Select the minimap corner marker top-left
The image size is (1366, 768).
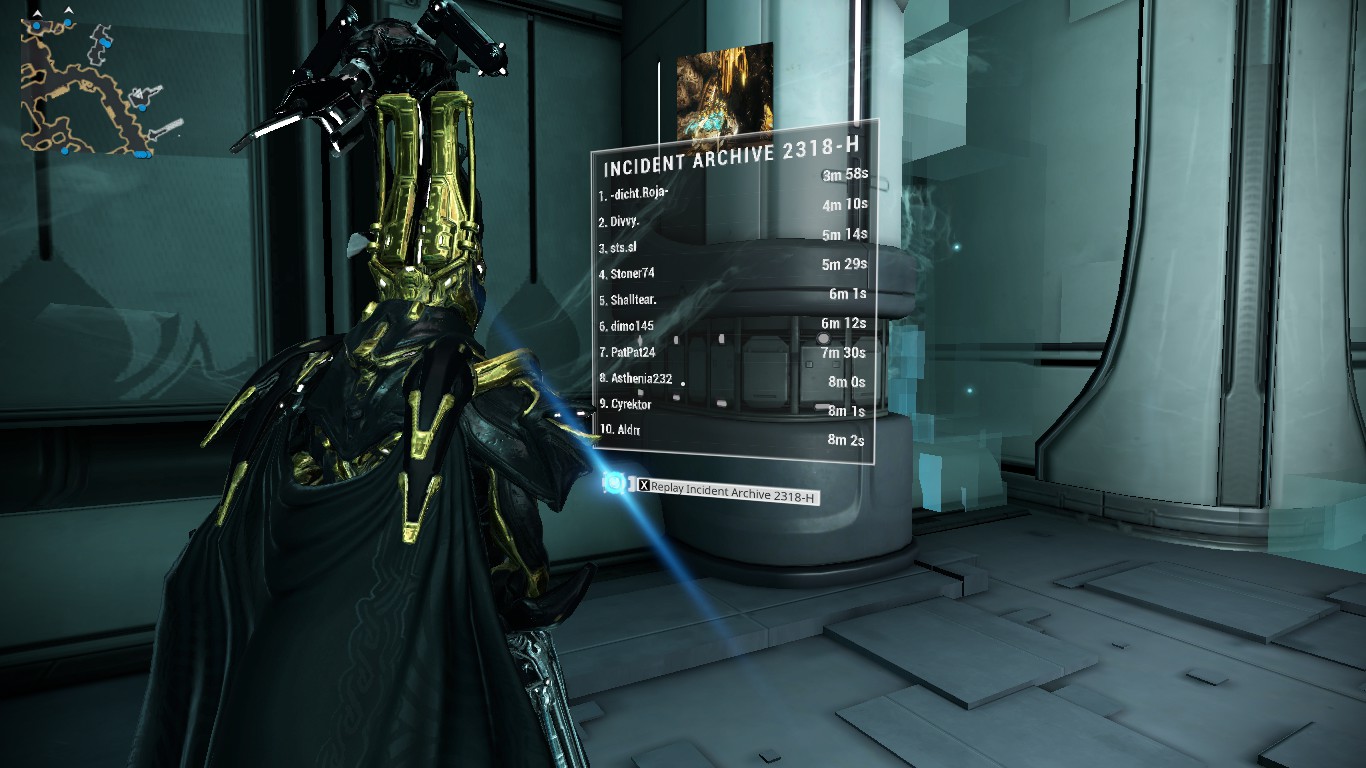[x=37, y=13]
